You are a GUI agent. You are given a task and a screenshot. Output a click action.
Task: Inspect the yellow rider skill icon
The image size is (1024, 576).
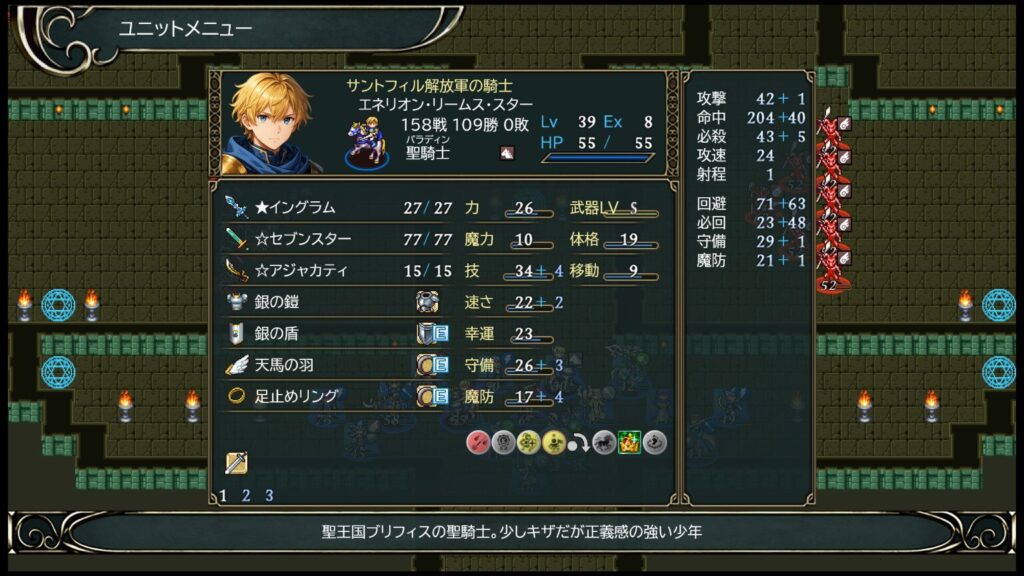[x=553, y=442]
